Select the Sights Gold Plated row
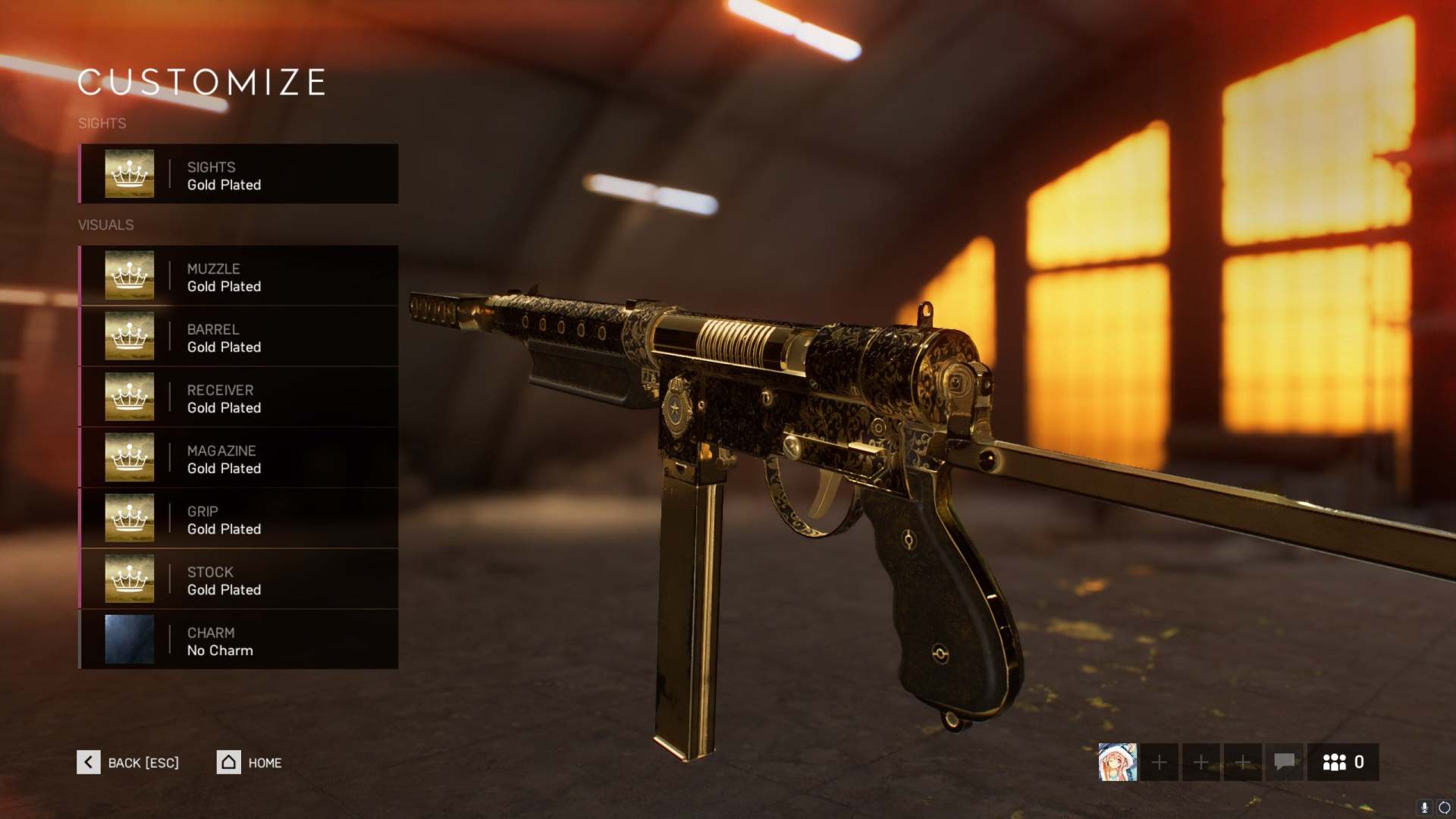Viewport: 1456px width, 819px height. coord(239,174)
